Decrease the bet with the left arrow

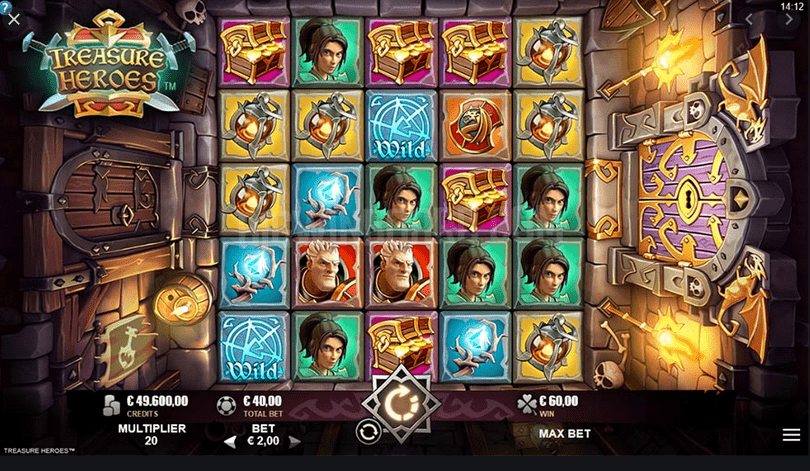click(x=228, y=441)
